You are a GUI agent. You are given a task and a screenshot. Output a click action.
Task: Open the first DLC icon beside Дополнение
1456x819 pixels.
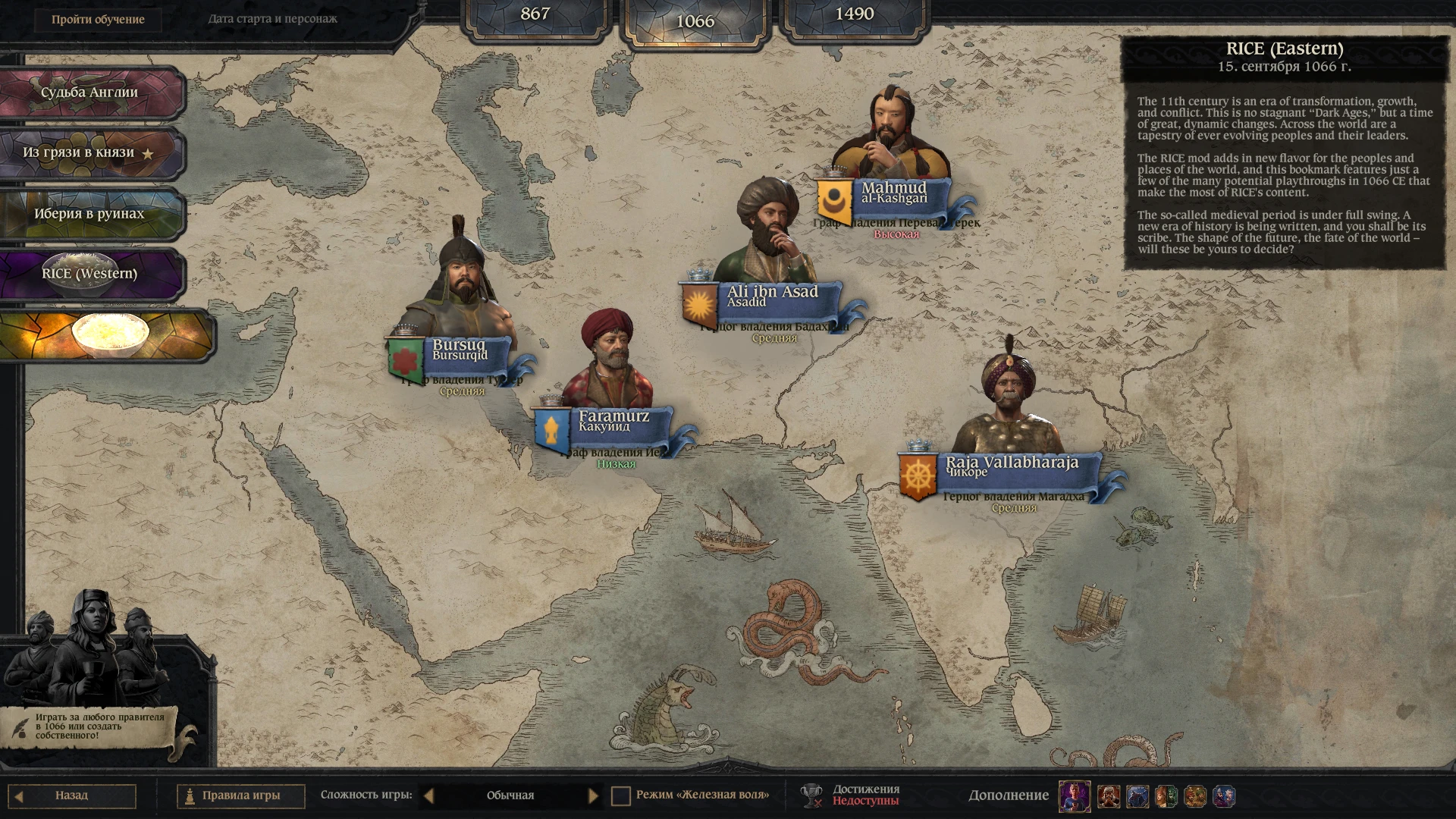1075,795
